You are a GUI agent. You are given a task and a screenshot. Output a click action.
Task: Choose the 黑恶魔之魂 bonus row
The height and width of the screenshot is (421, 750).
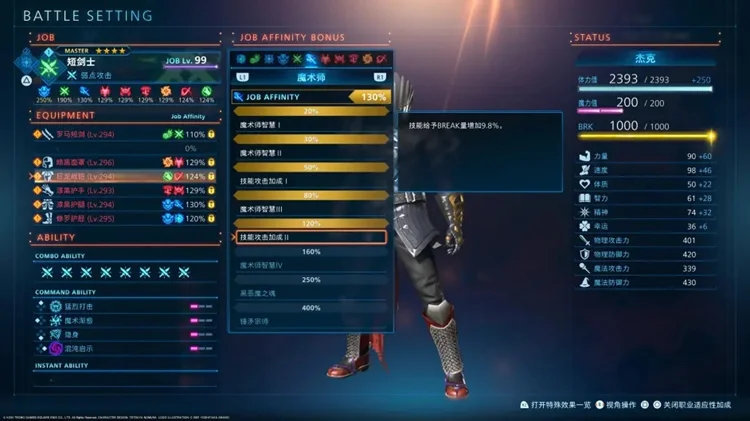(308, 293)
